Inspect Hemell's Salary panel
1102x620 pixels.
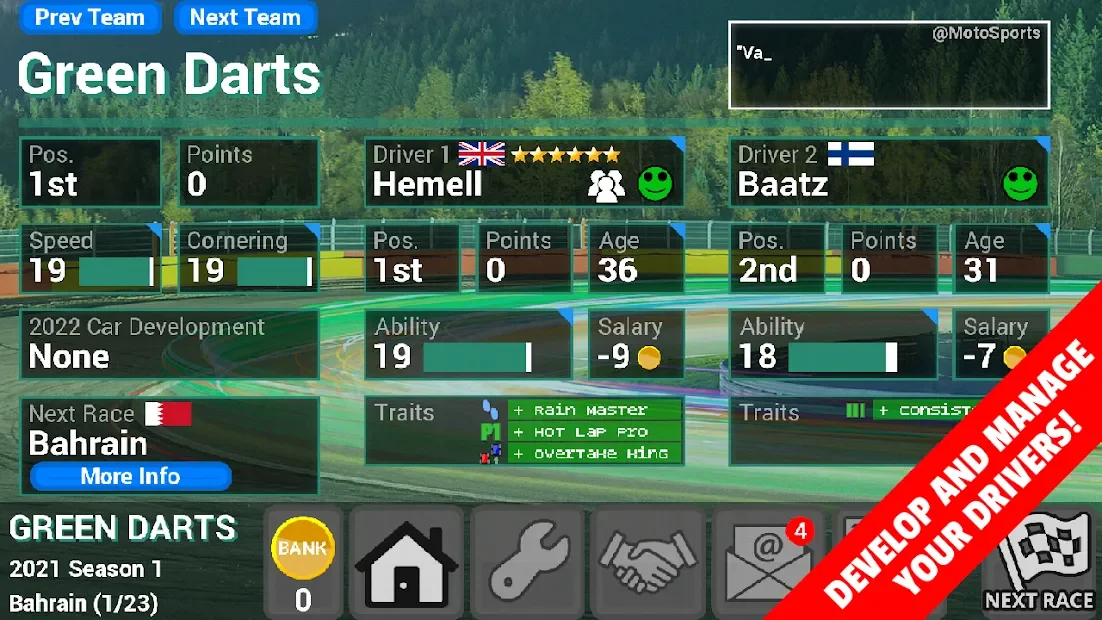636,344
